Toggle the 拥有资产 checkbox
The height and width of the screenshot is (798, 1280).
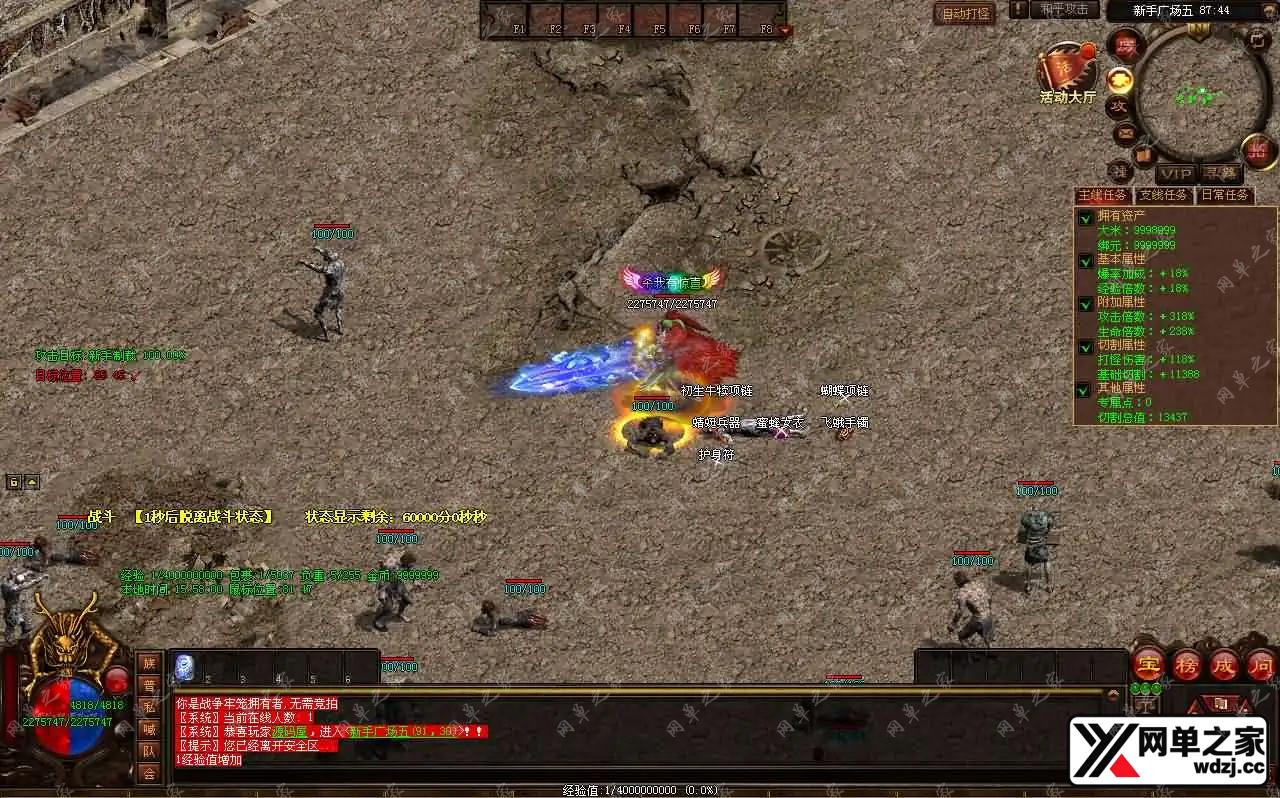pyautogui.click(x=1085, y=217)
